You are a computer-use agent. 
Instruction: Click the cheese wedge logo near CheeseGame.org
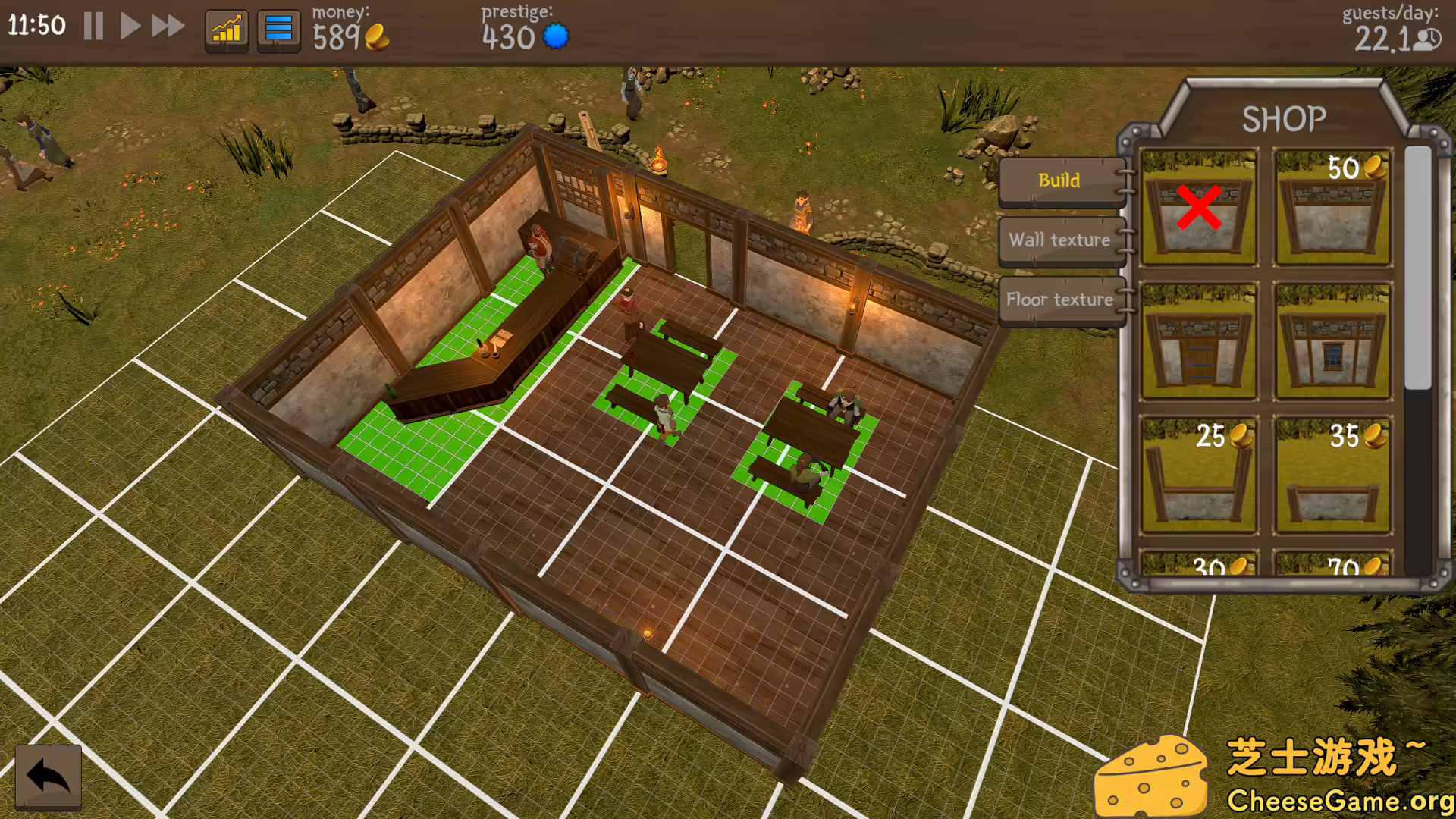1152,774
